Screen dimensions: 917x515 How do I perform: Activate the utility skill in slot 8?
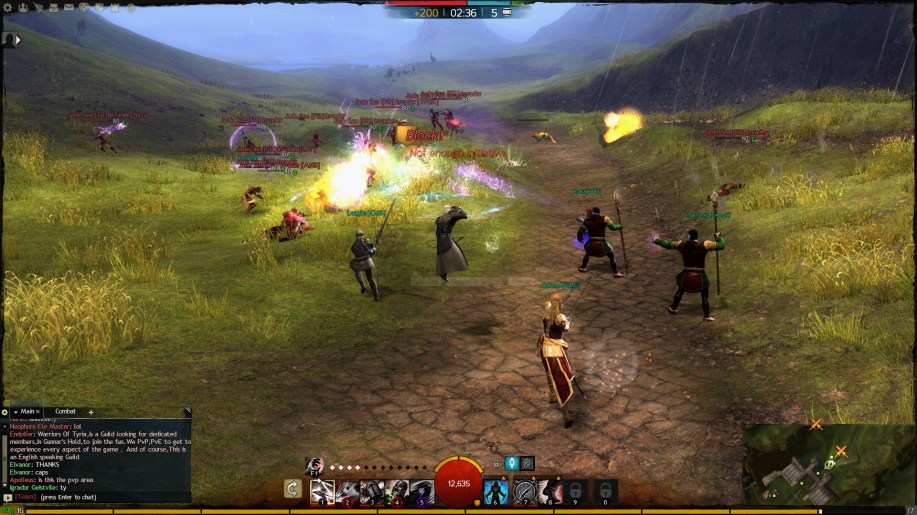(x=550, y=490)
